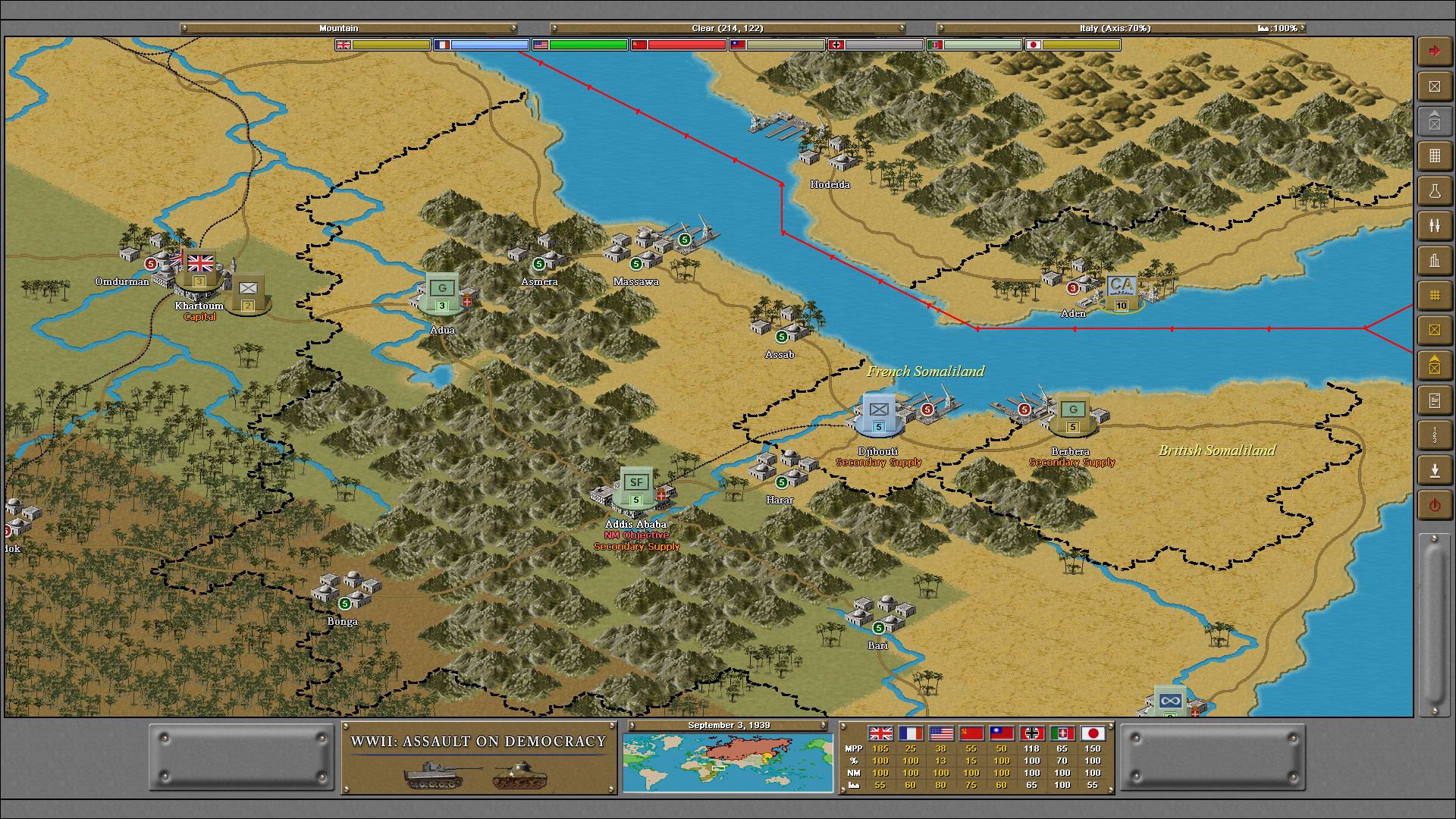Expand the Italy (Axis:70%) status dropdown

1122,28
